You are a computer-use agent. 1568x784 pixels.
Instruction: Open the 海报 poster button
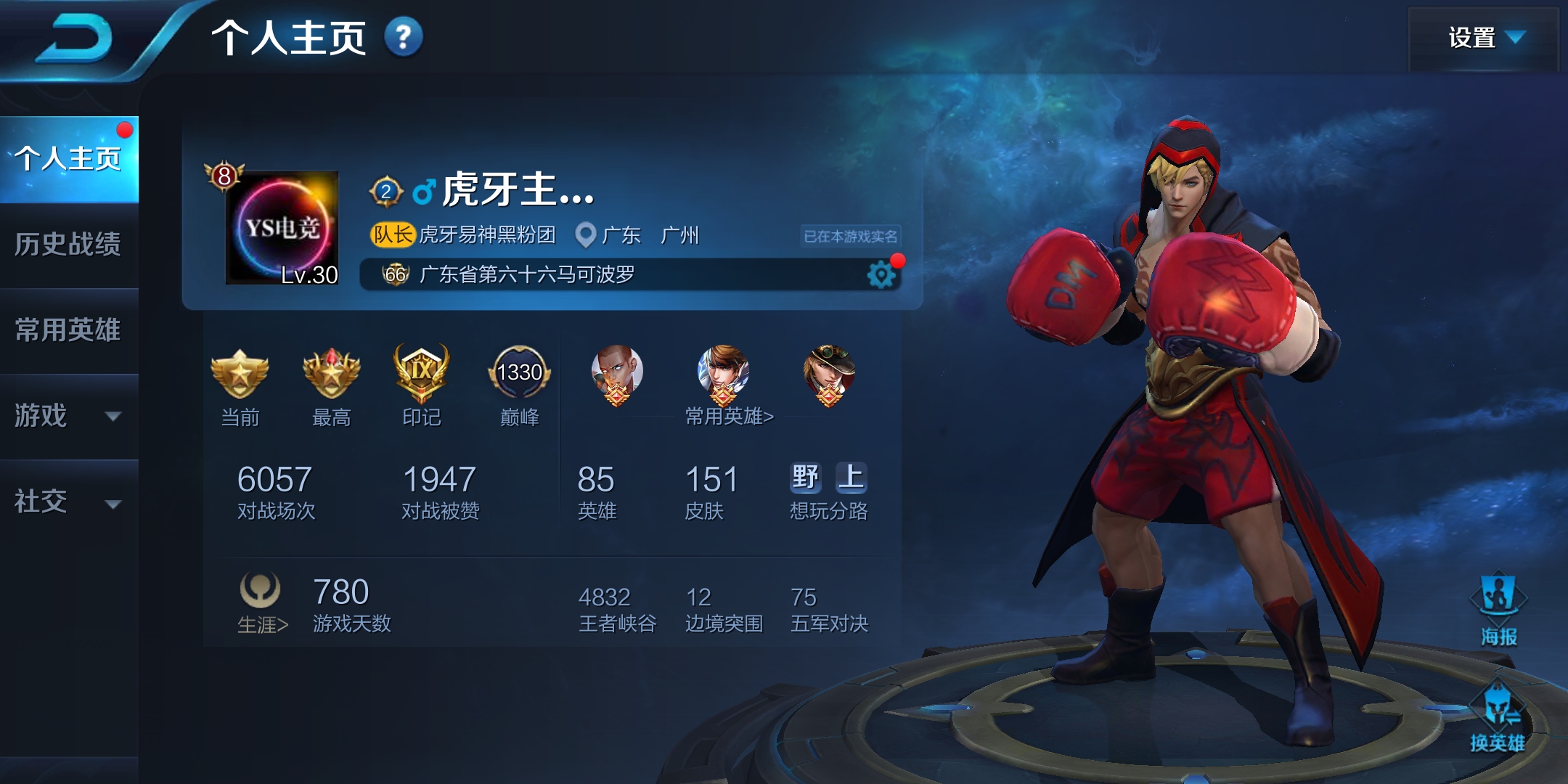(1498, 610)
